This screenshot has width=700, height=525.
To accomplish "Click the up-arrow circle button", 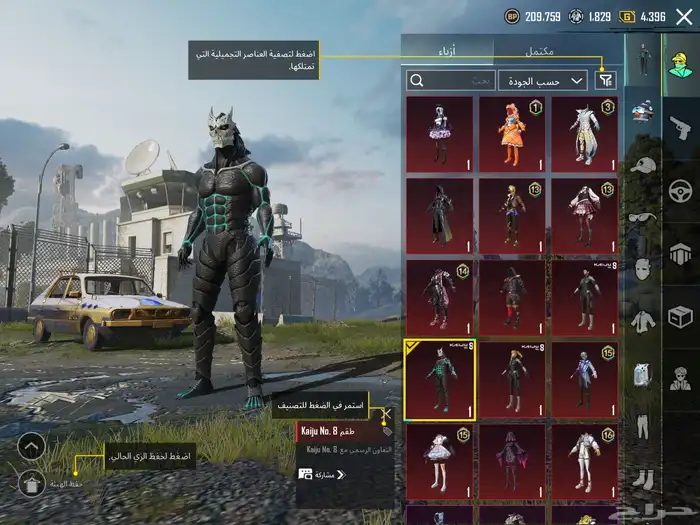I will pos(31,446).
